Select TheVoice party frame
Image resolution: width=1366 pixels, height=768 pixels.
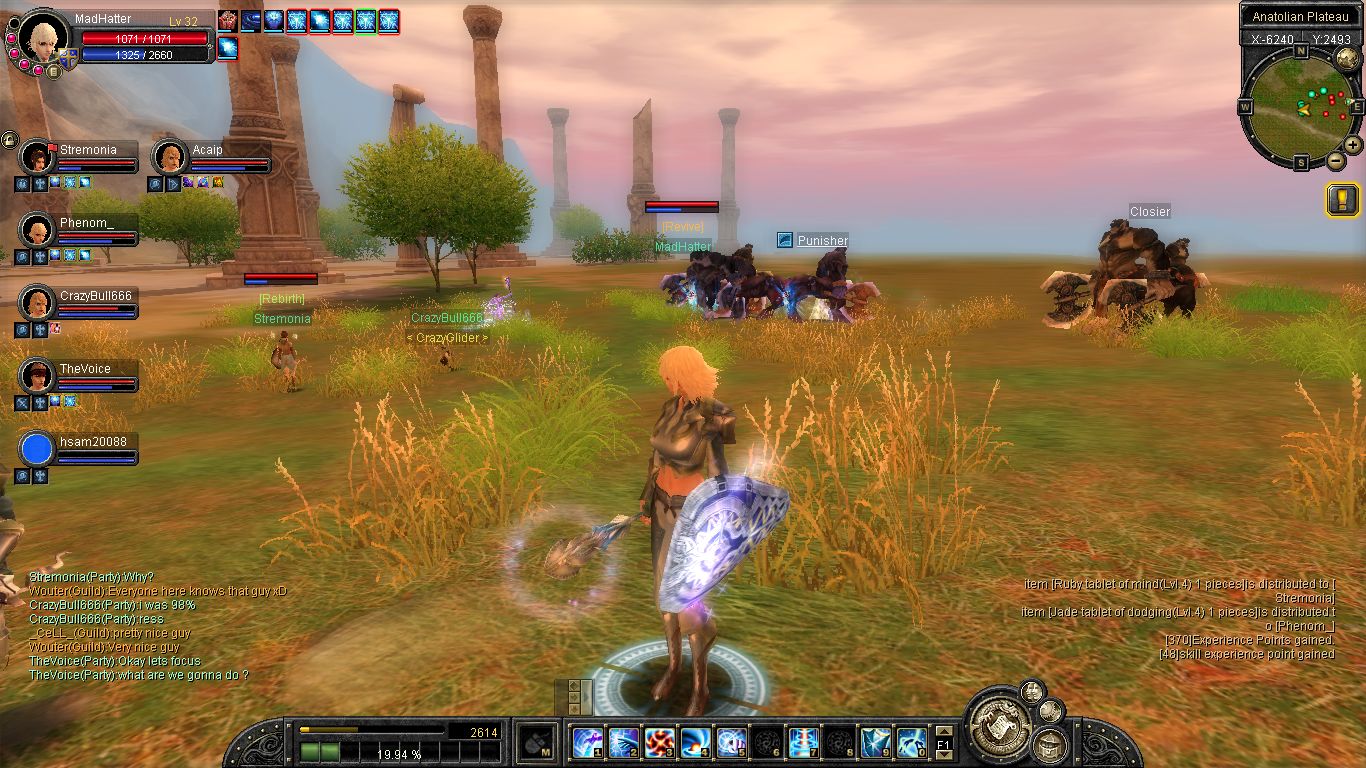37,376
